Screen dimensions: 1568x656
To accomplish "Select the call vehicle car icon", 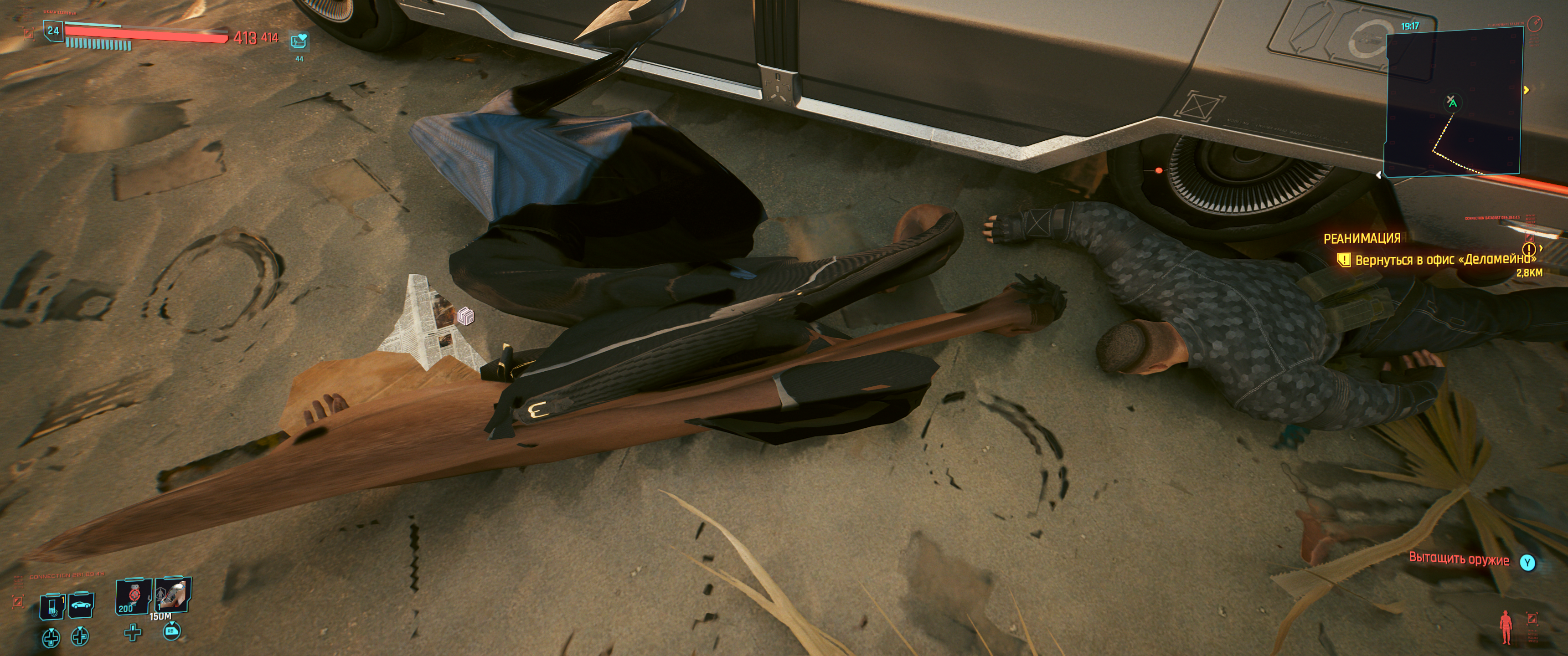I will [81, 605].
